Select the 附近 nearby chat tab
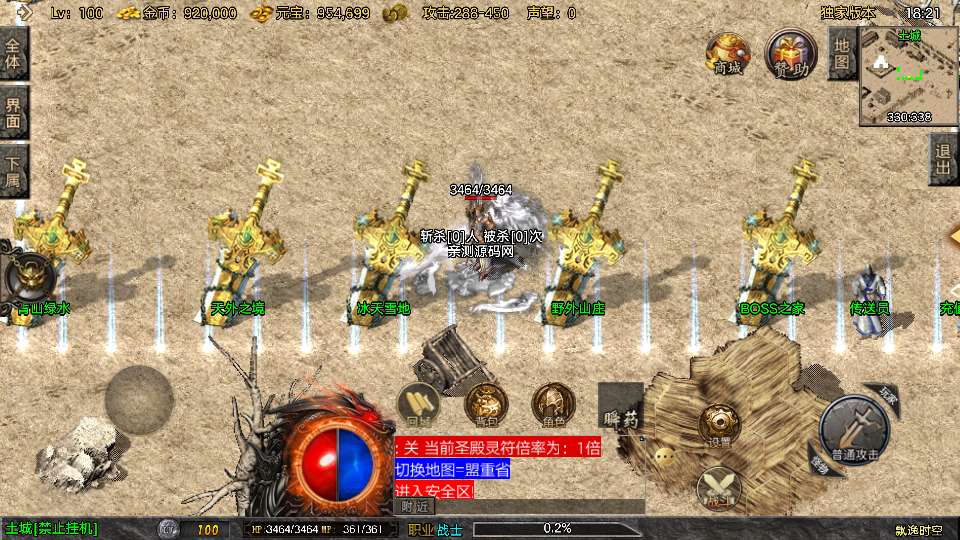960x540 pixels. pyautogui.click(x=414, y=507)
